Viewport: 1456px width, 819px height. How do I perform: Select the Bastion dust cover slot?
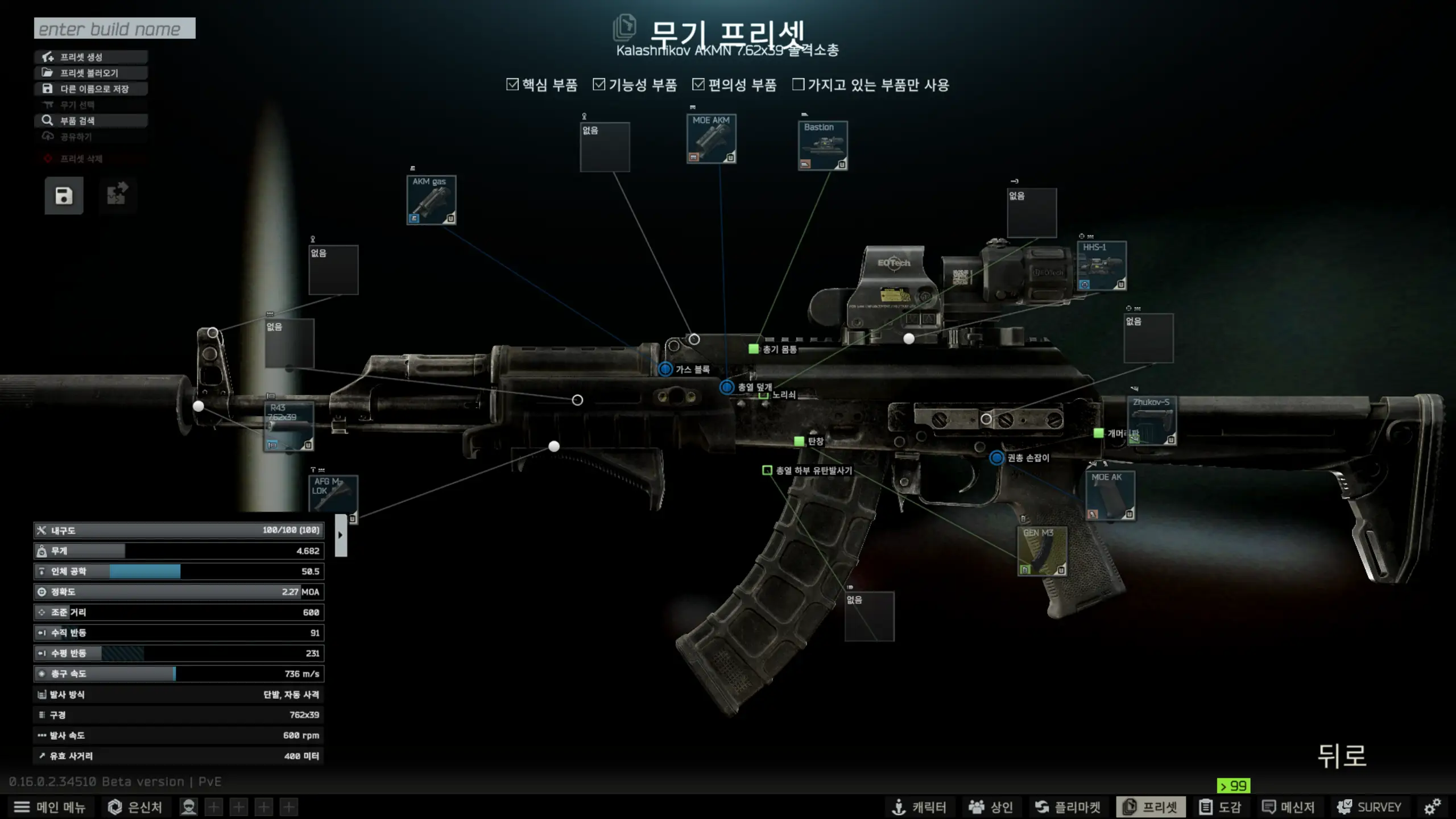coord(822,146)
